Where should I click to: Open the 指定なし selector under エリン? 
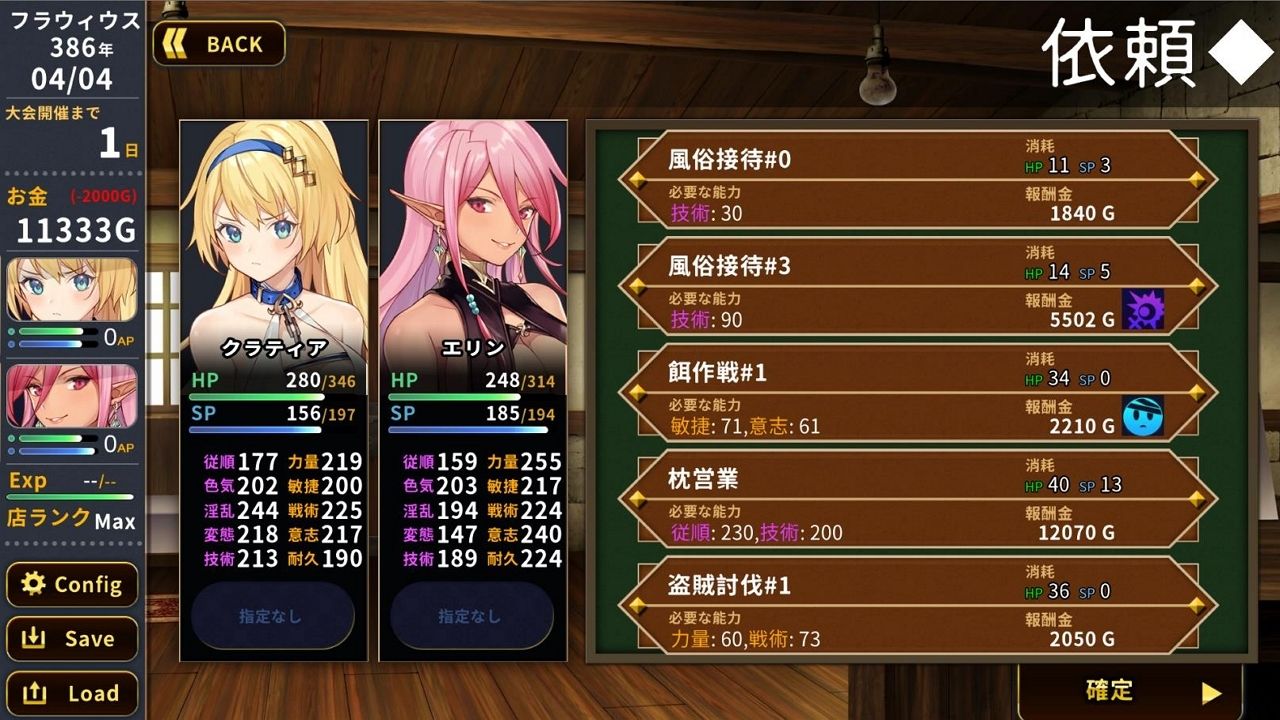[x=470, y=618]
